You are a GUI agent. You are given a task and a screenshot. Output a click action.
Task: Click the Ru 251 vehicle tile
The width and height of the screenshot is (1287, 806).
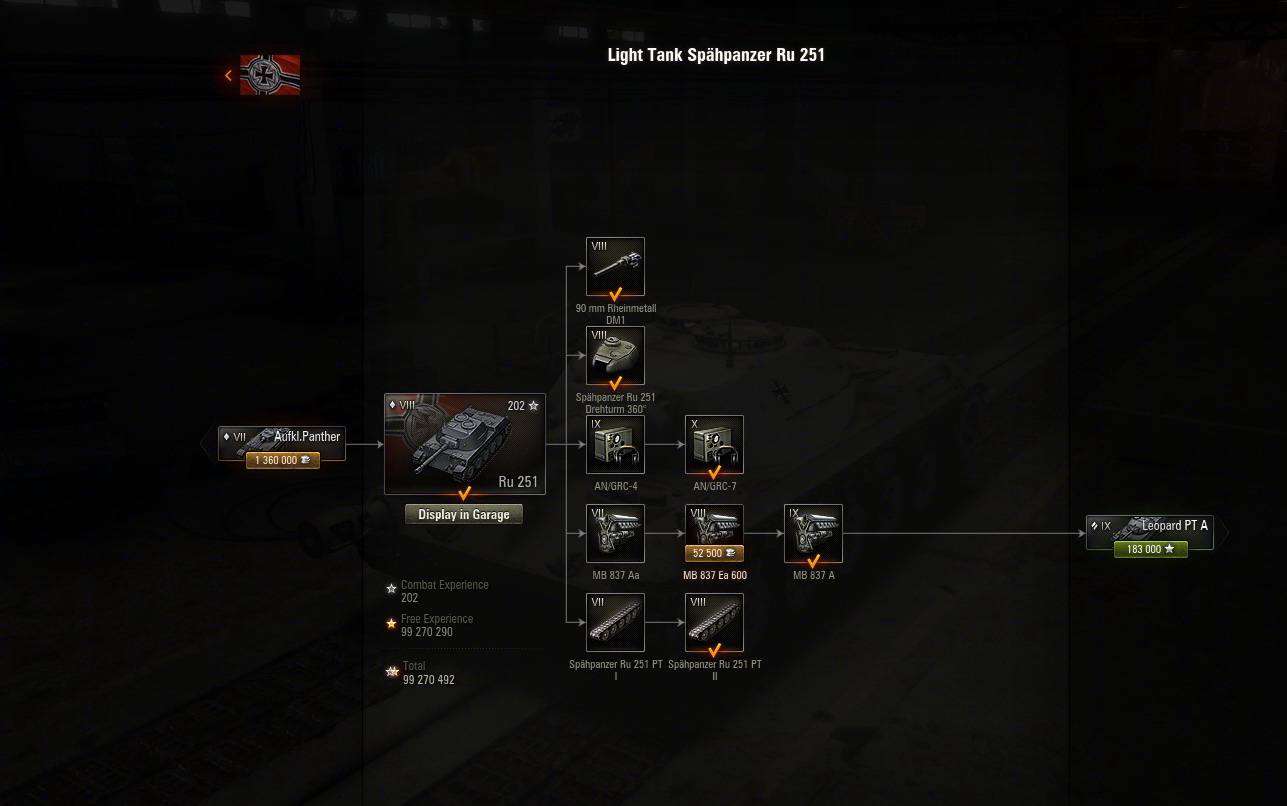465,443
